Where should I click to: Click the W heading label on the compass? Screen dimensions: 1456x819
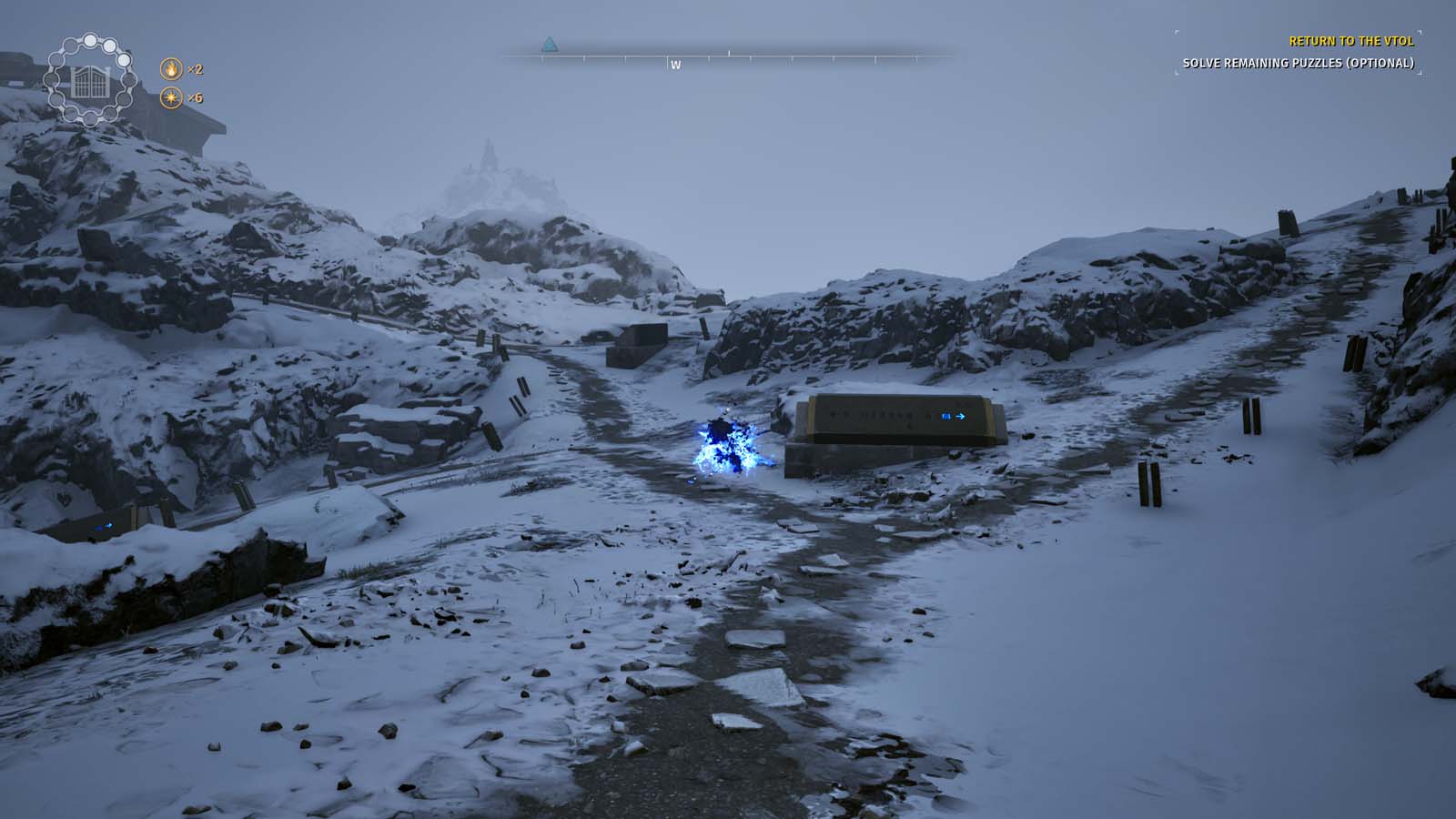tap(675, 66)
